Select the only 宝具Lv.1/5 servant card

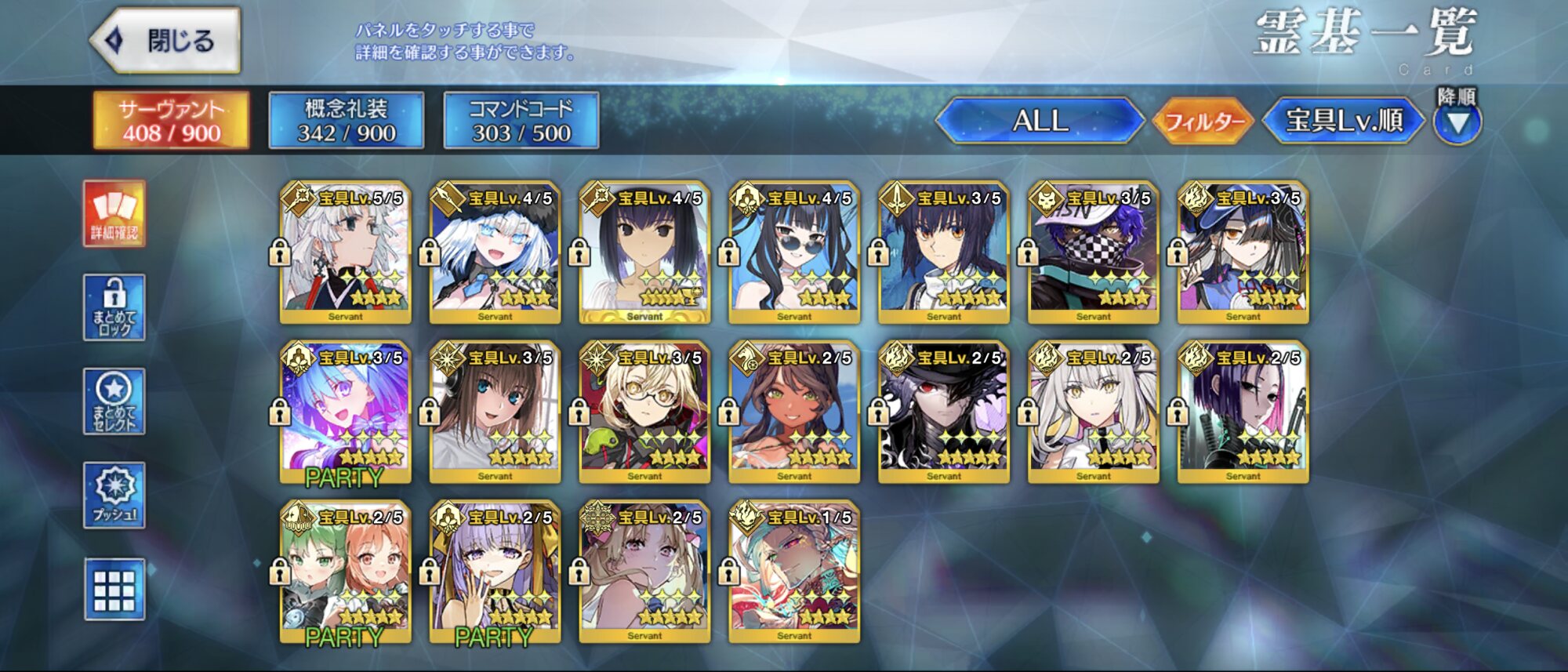[794, 572]
